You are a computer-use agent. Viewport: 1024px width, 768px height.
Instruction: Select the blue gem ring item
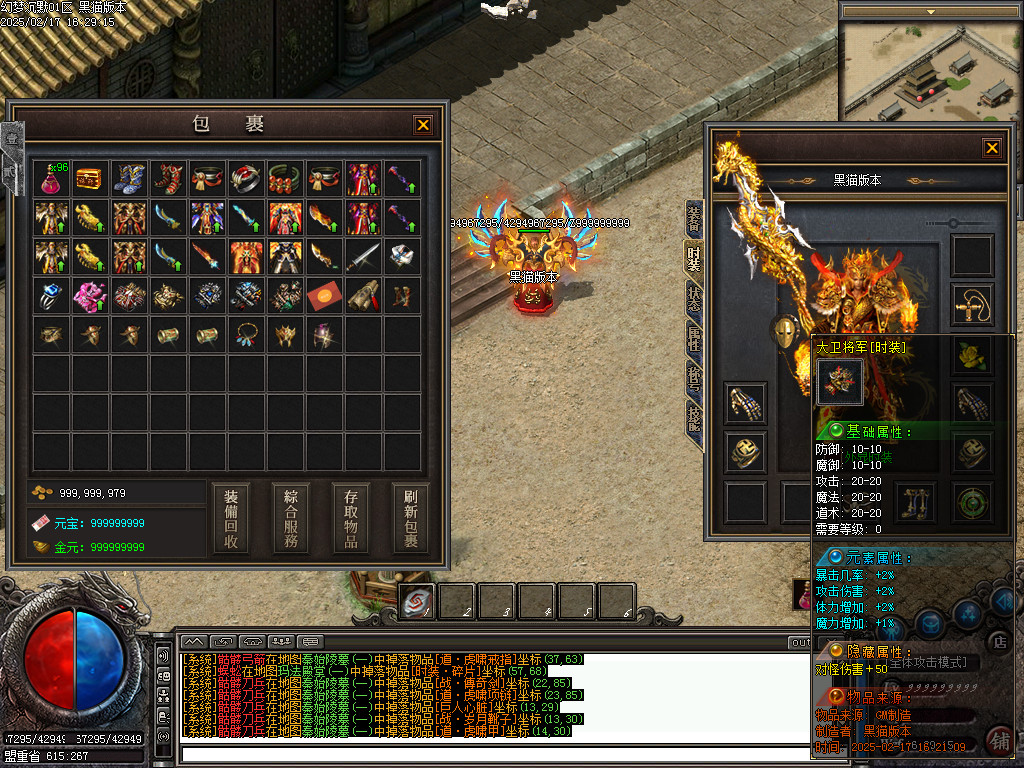(x=51, y=295)
